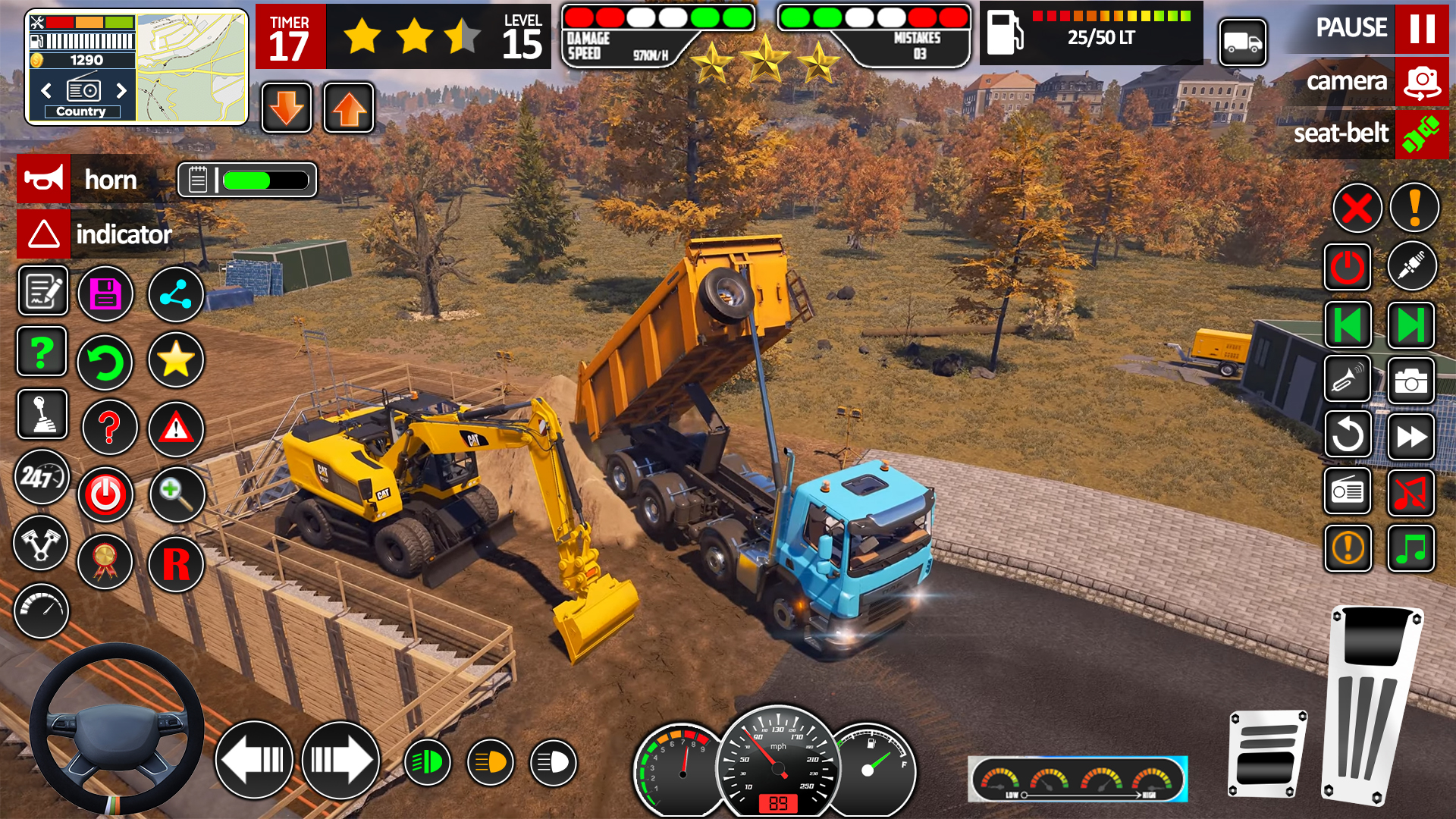
Task: Tap the orange up arrow button
Action: [x=349, y=108]
